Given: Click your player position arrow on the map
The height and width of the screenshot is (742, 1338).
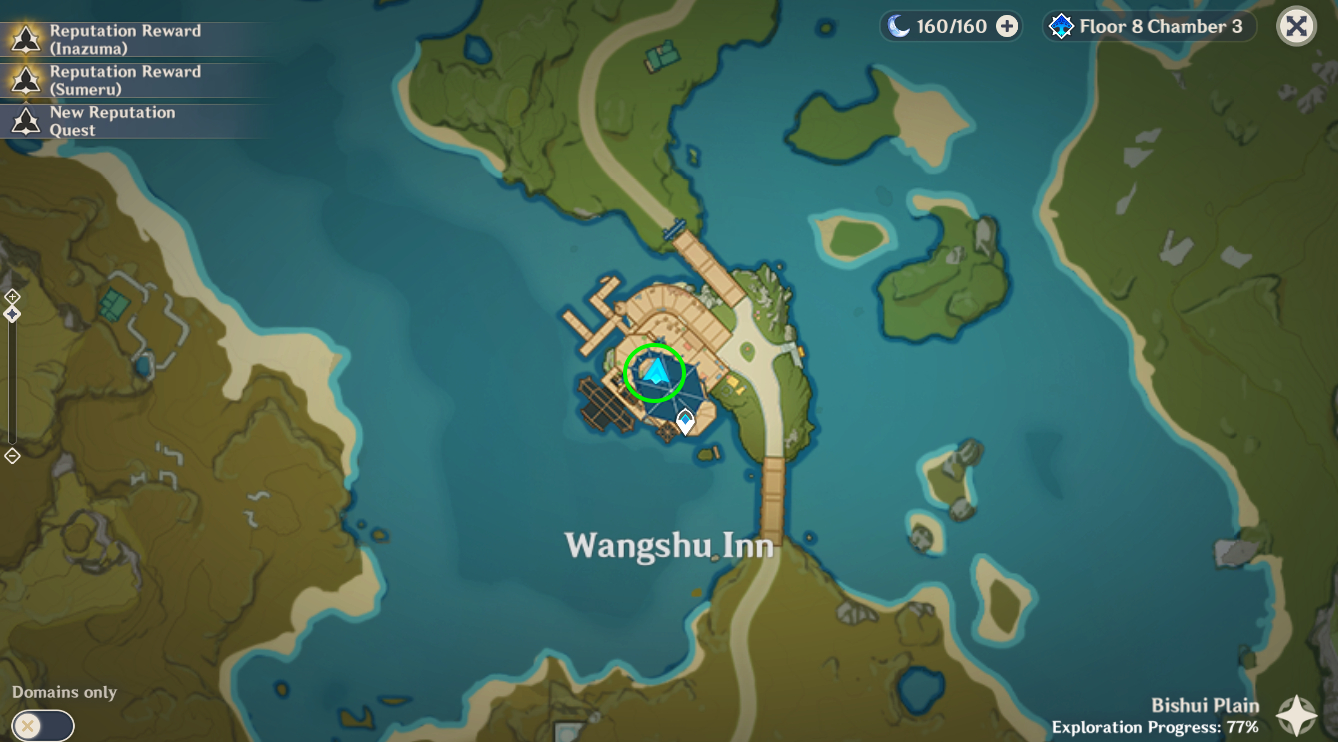Looking at the screenshot, I should [654, 371].
